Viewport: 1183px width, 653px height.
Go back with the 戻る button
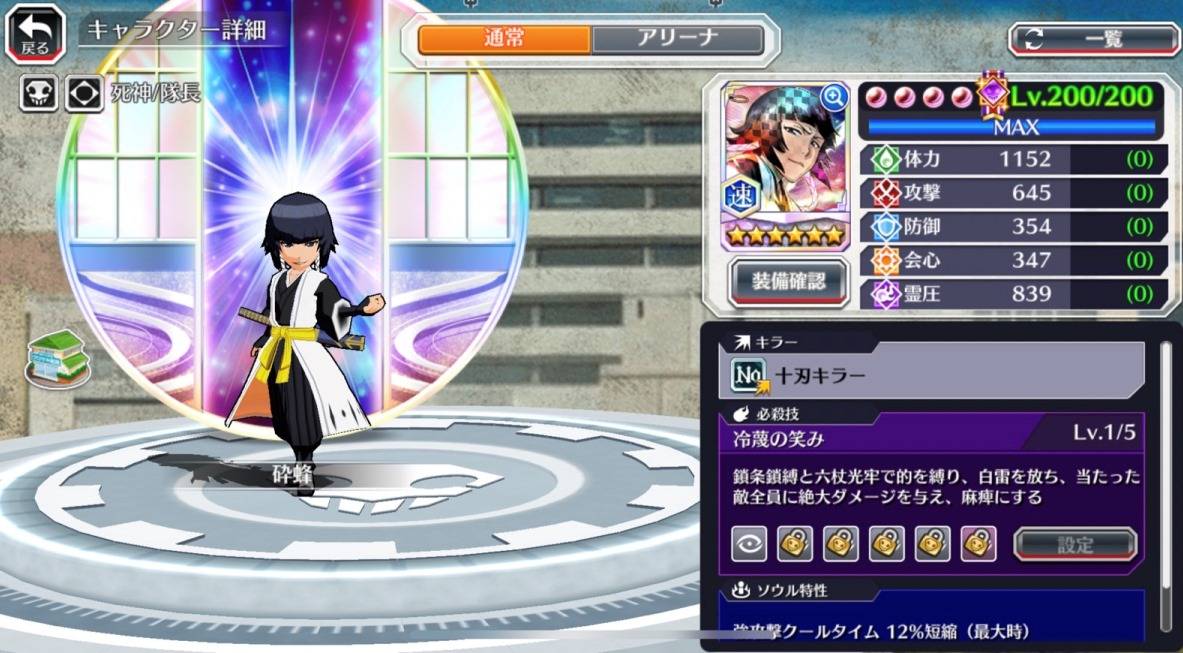click(x=36, y=33)
